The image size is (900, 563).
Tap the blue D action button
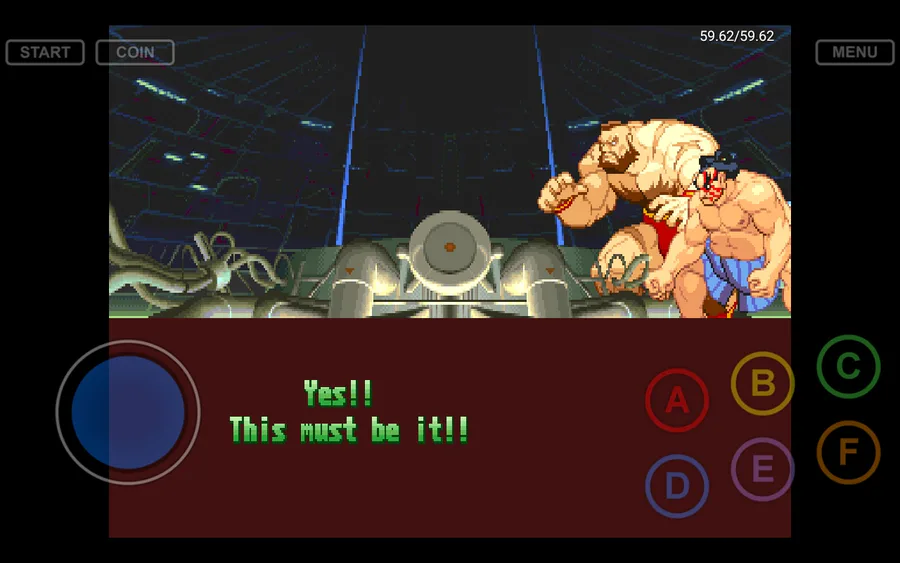[x=677, y=486]
